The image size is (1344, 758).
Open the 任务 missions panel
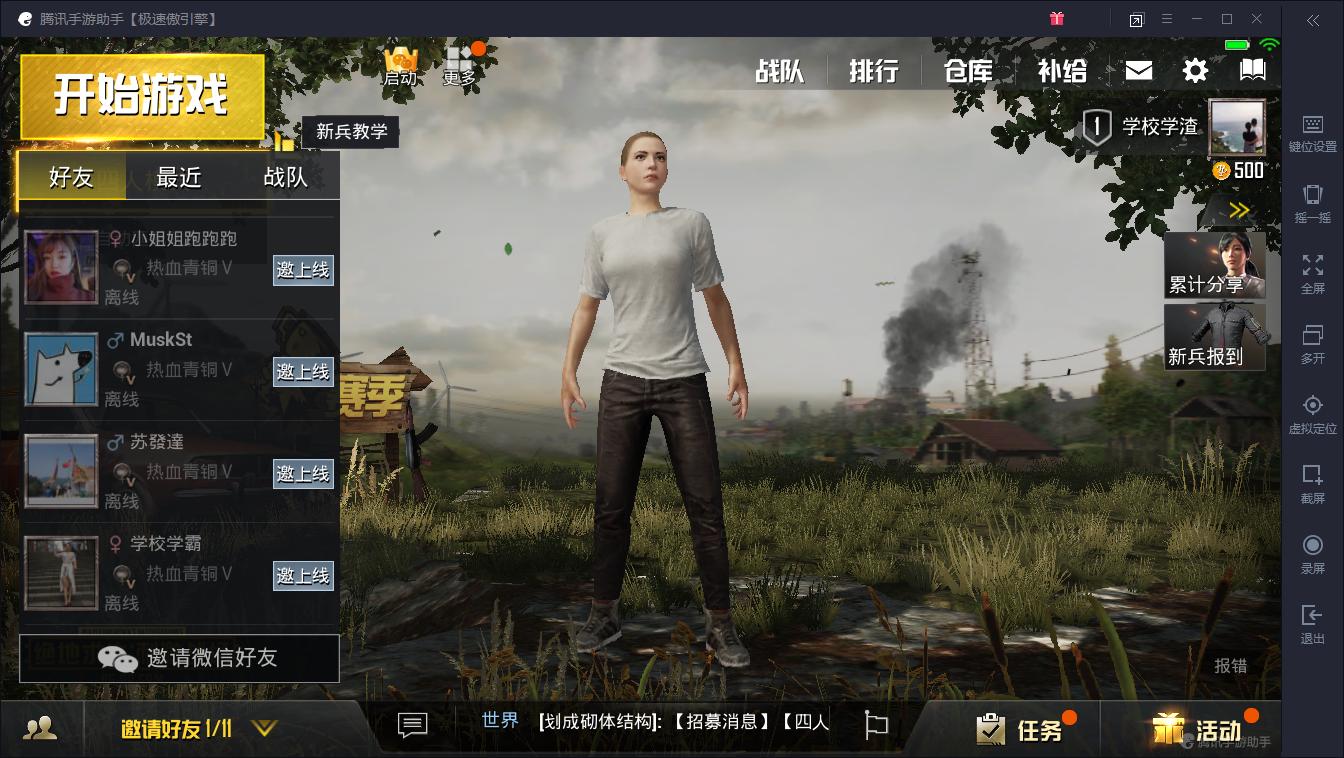1020,730
